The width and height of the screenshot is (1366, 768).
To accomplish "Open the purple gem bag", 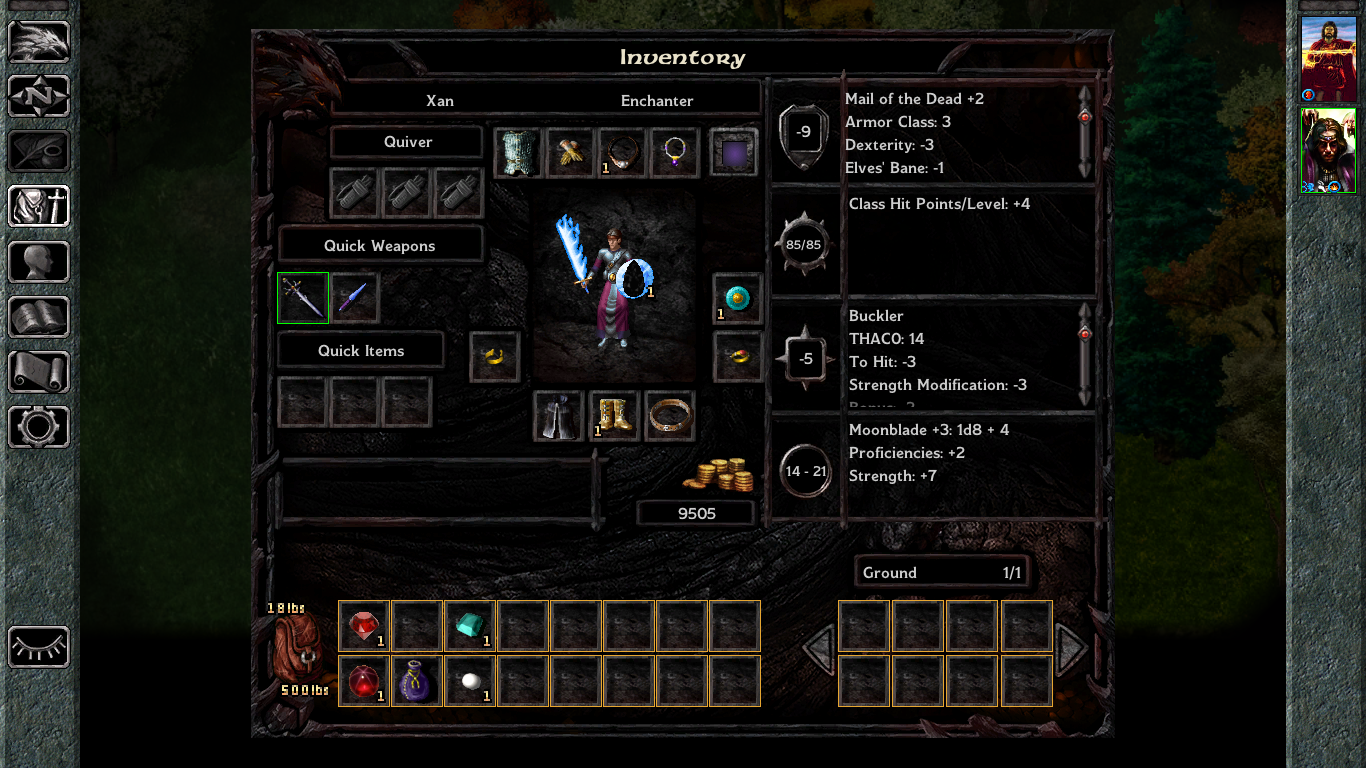I will tap(417, 681).
